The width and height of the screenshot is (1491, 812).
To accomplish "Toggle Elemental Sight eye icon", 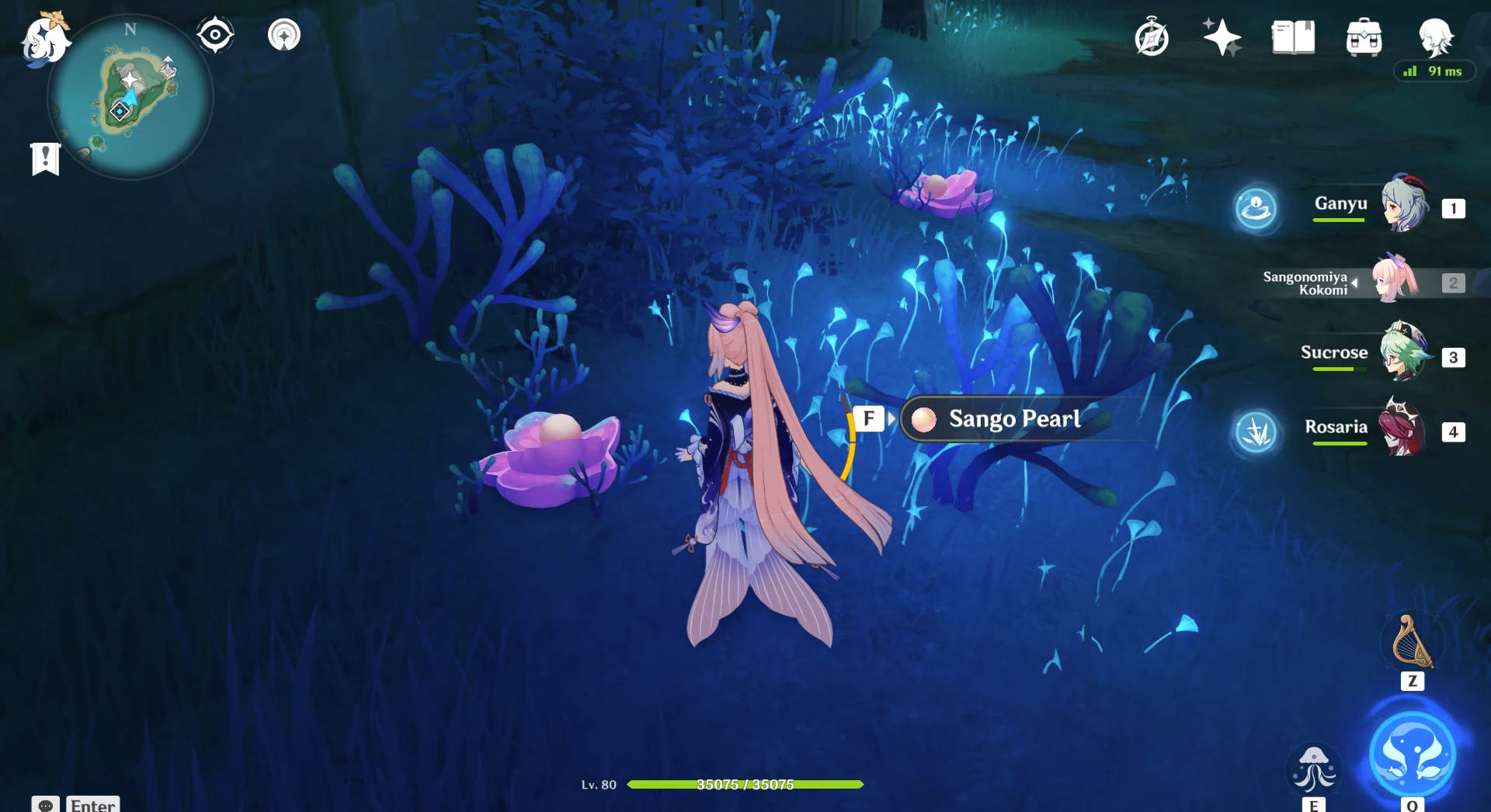I will (x=215, y=35).
